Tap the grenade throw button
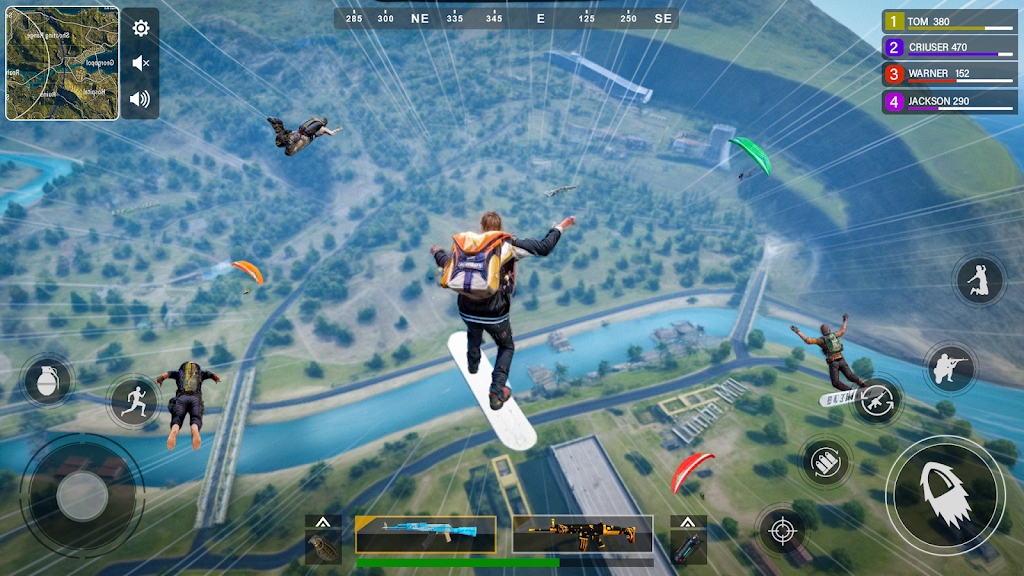 (46, 381)
